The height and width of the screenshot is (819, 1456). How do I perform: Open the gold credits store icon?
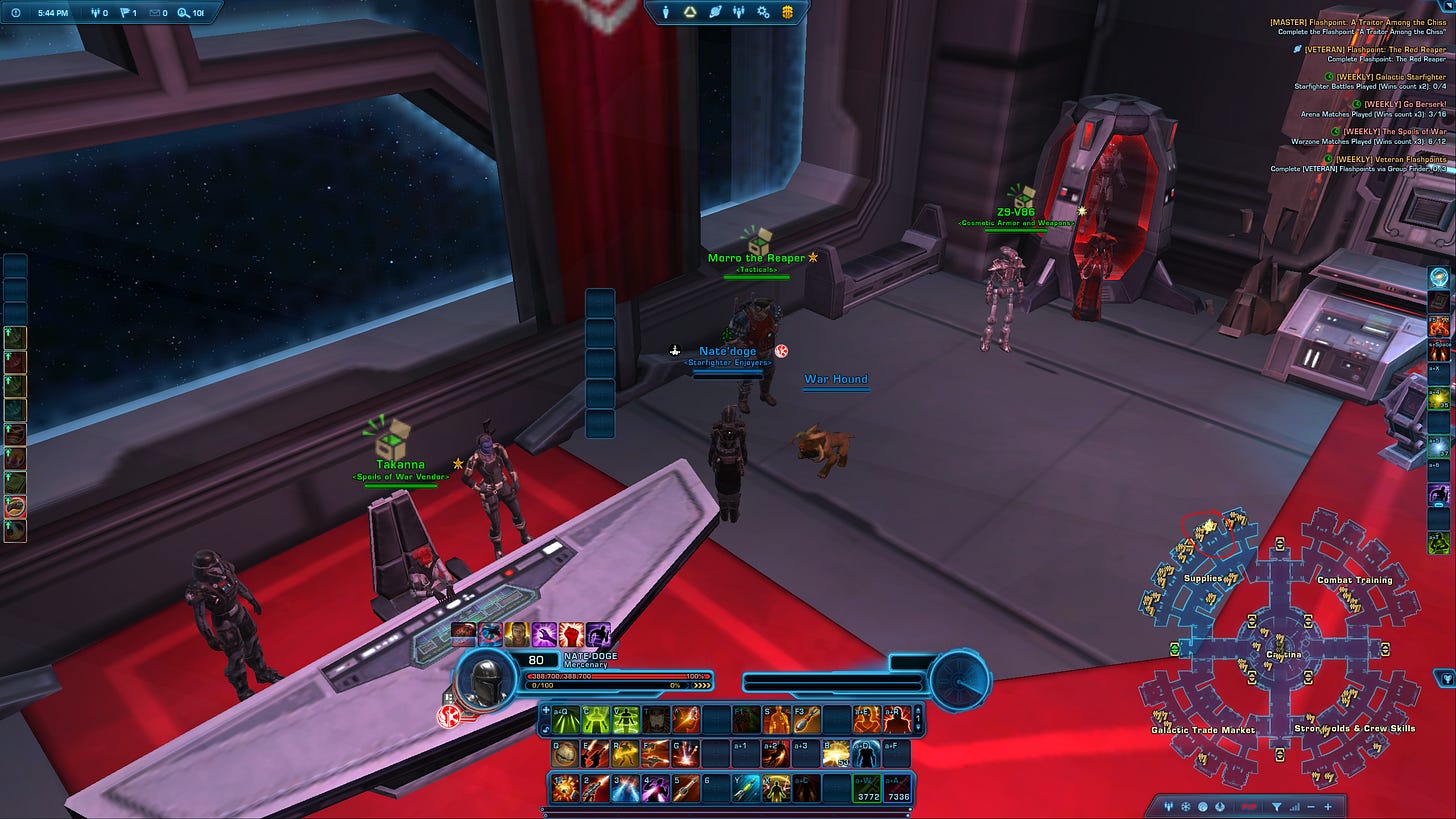tap(787, 12)
